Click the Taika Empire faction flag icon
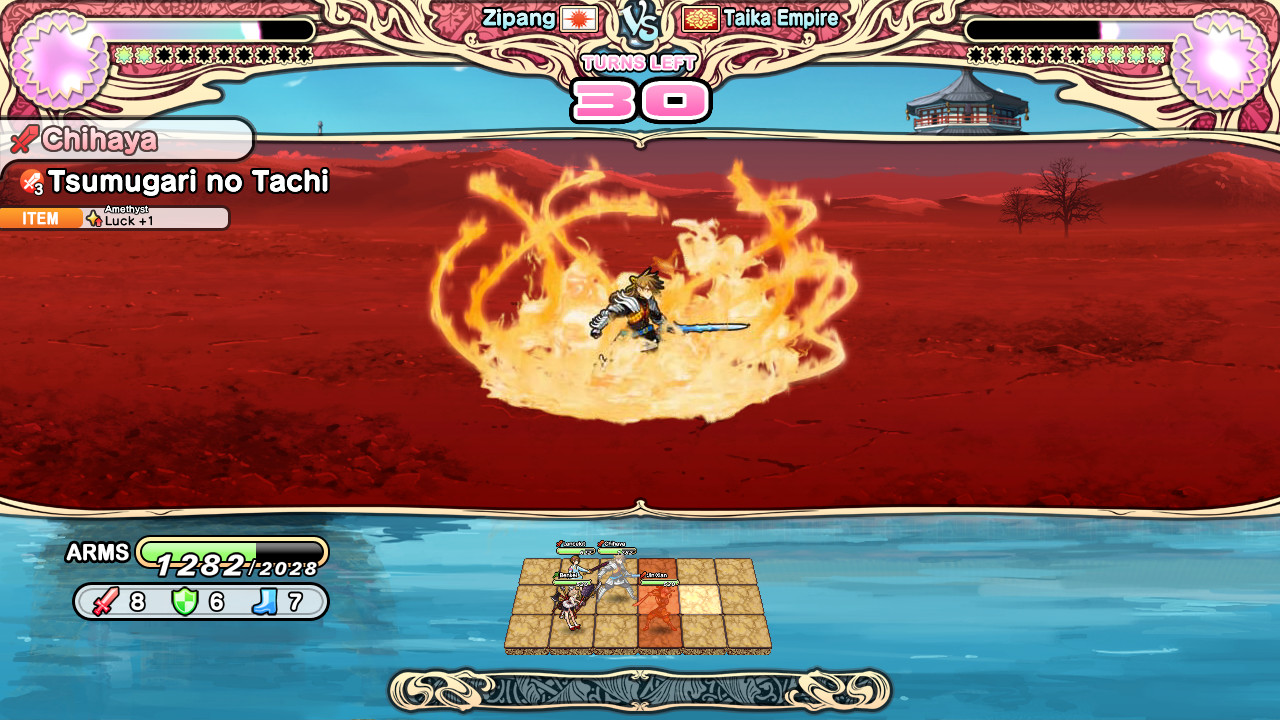The height and width of the screenshot is (720, 1280). 700,19
